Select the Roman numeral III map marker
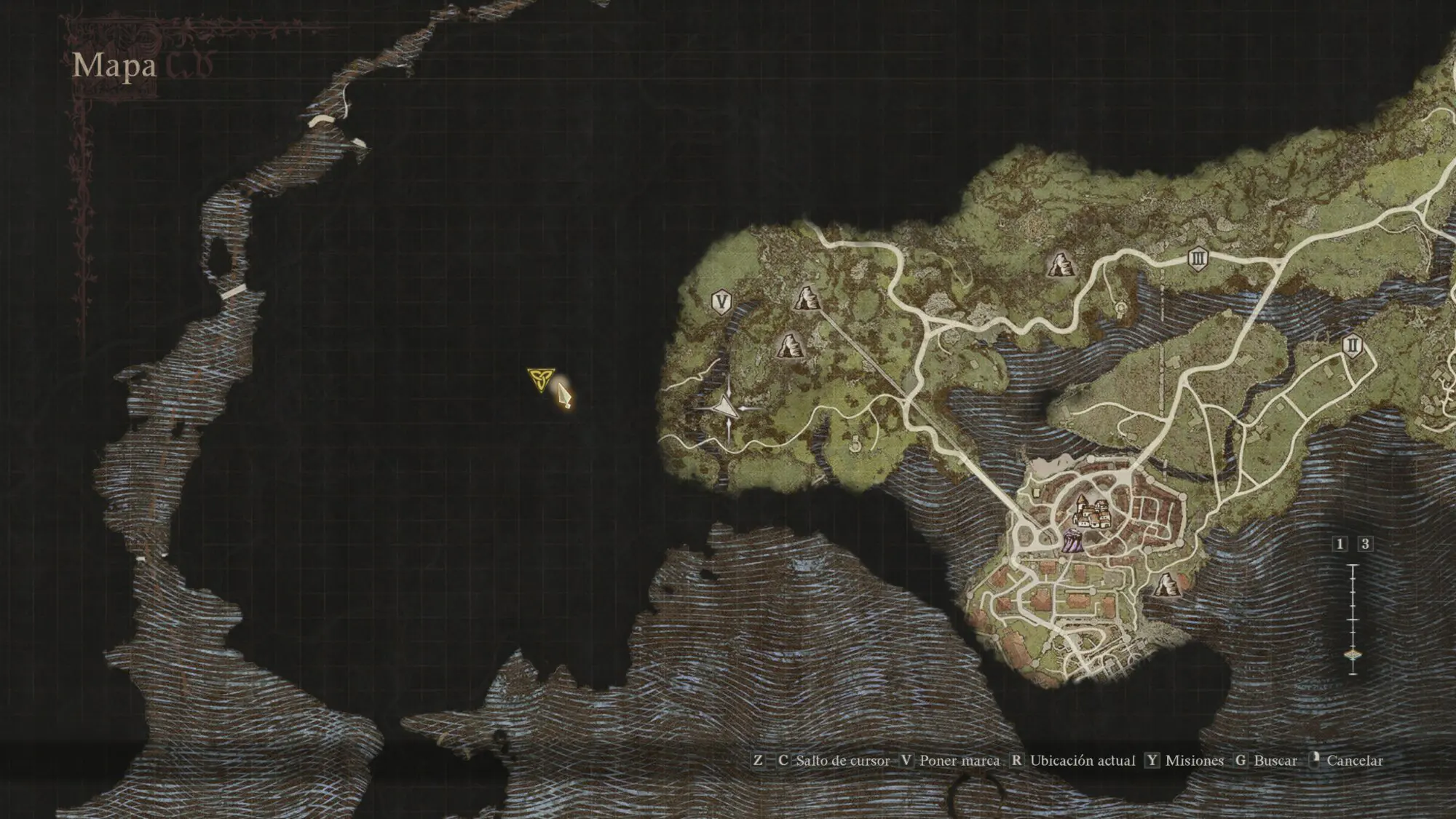1456x819 pixels. pos(1198,258)
